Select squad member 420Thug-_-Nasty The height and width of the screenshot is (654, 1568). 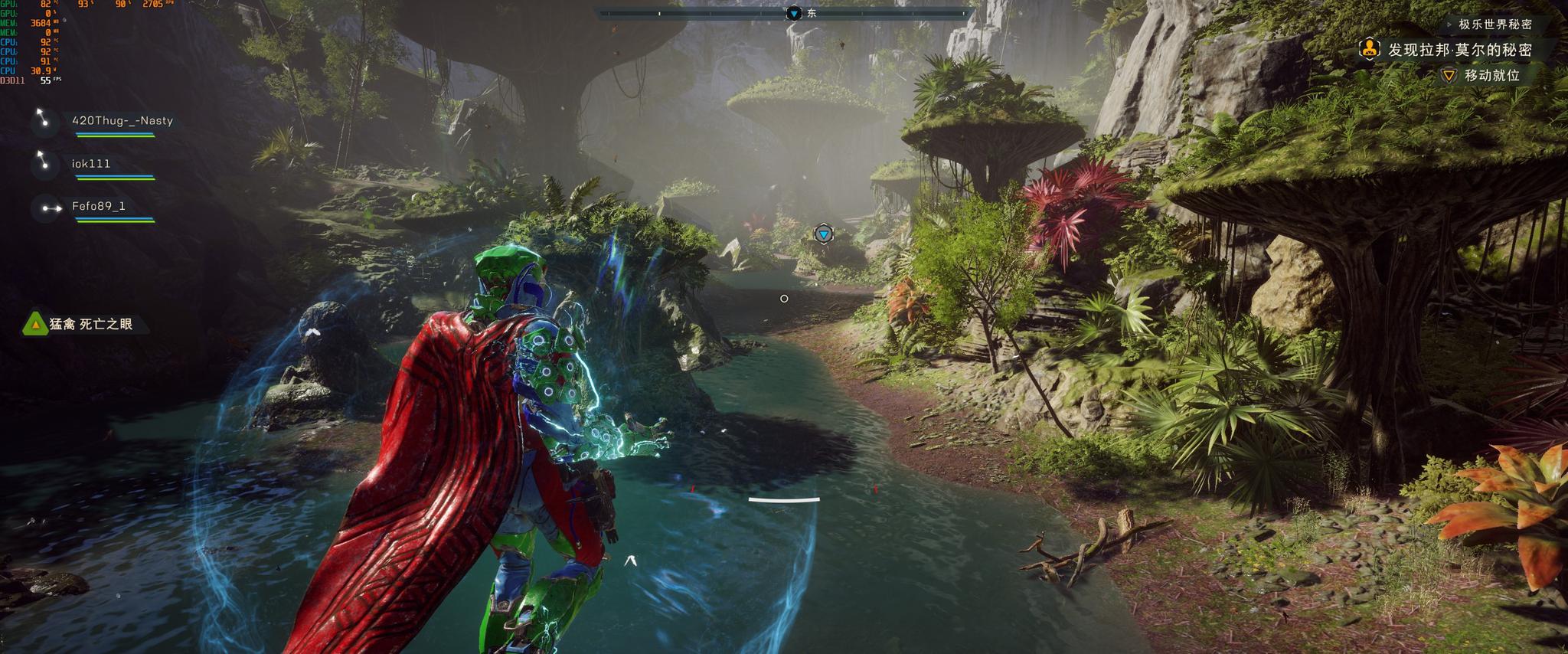click(122, 121)
